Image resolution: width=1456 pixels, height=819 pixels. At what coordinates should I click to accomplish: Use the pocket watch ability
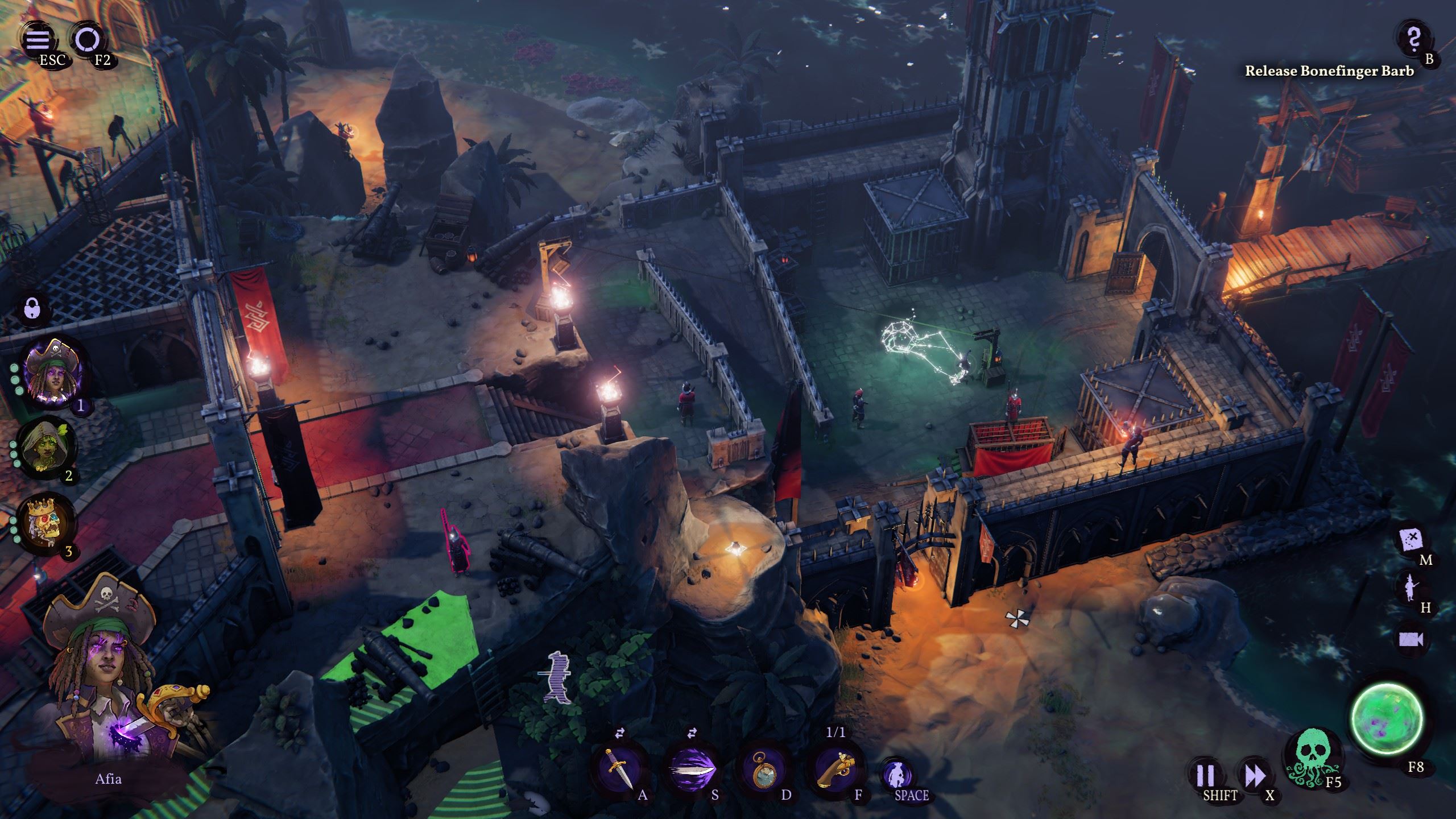coord(763,769)
